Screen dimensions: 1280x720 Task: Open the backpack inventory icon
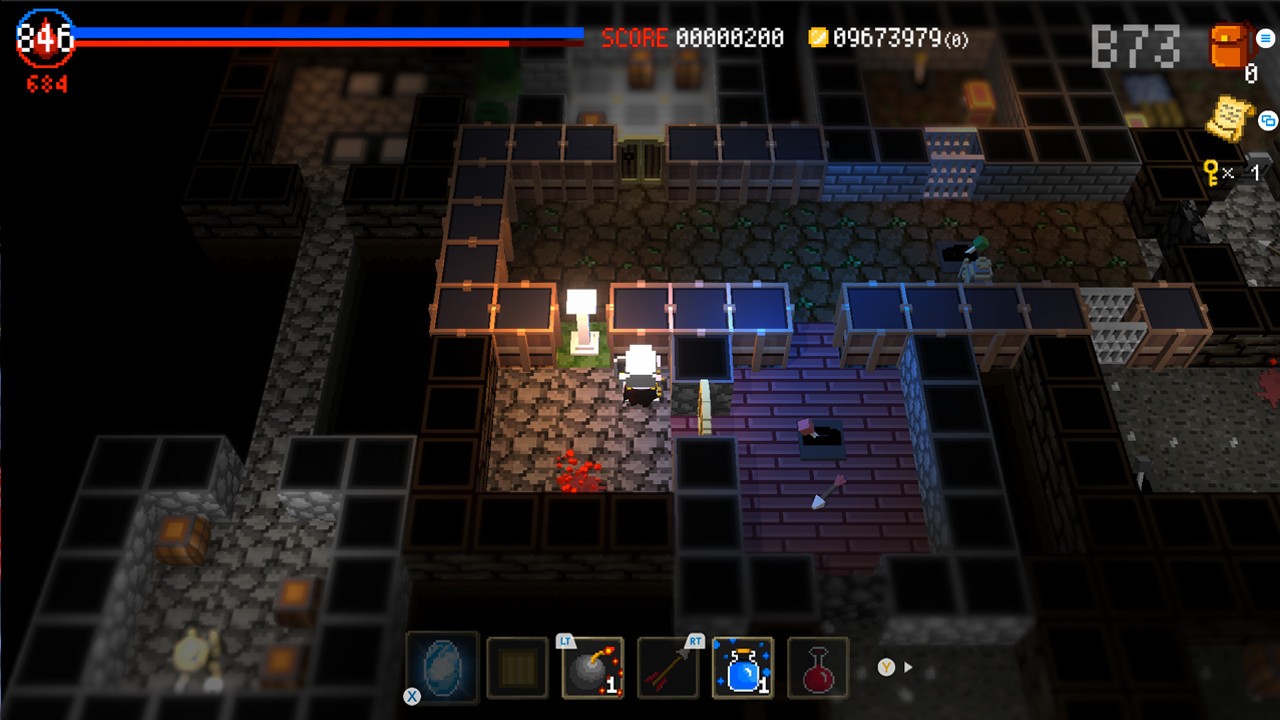click(1227, 45)
